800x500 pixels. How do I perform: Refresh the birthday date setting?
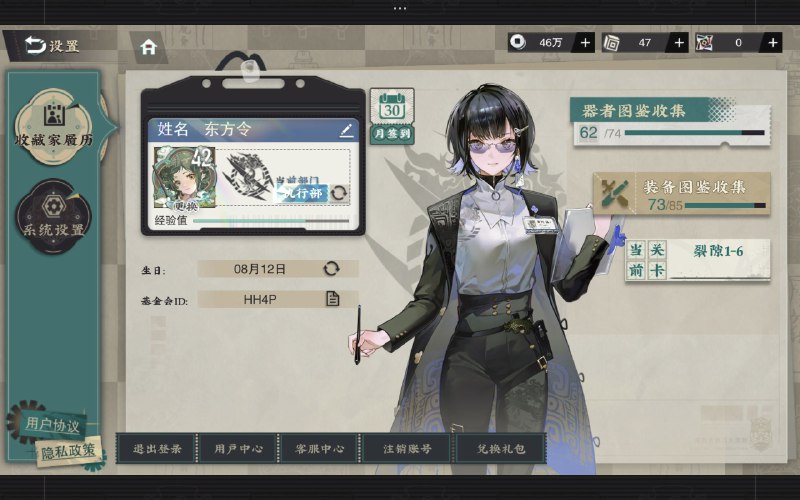tap(331, 268)
